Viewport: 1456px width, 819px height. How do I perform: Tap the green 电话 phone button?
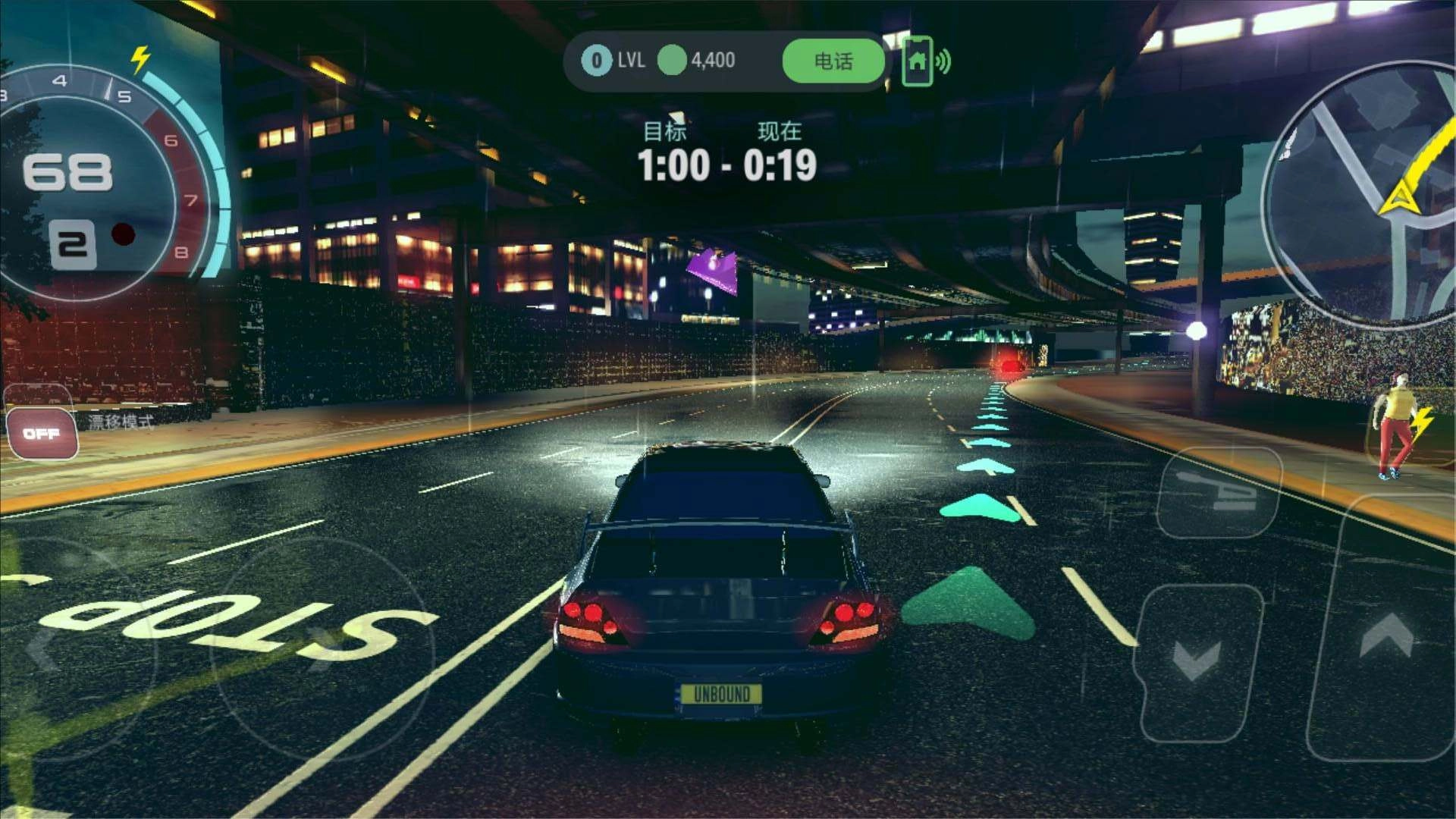(x=833, y=61)
